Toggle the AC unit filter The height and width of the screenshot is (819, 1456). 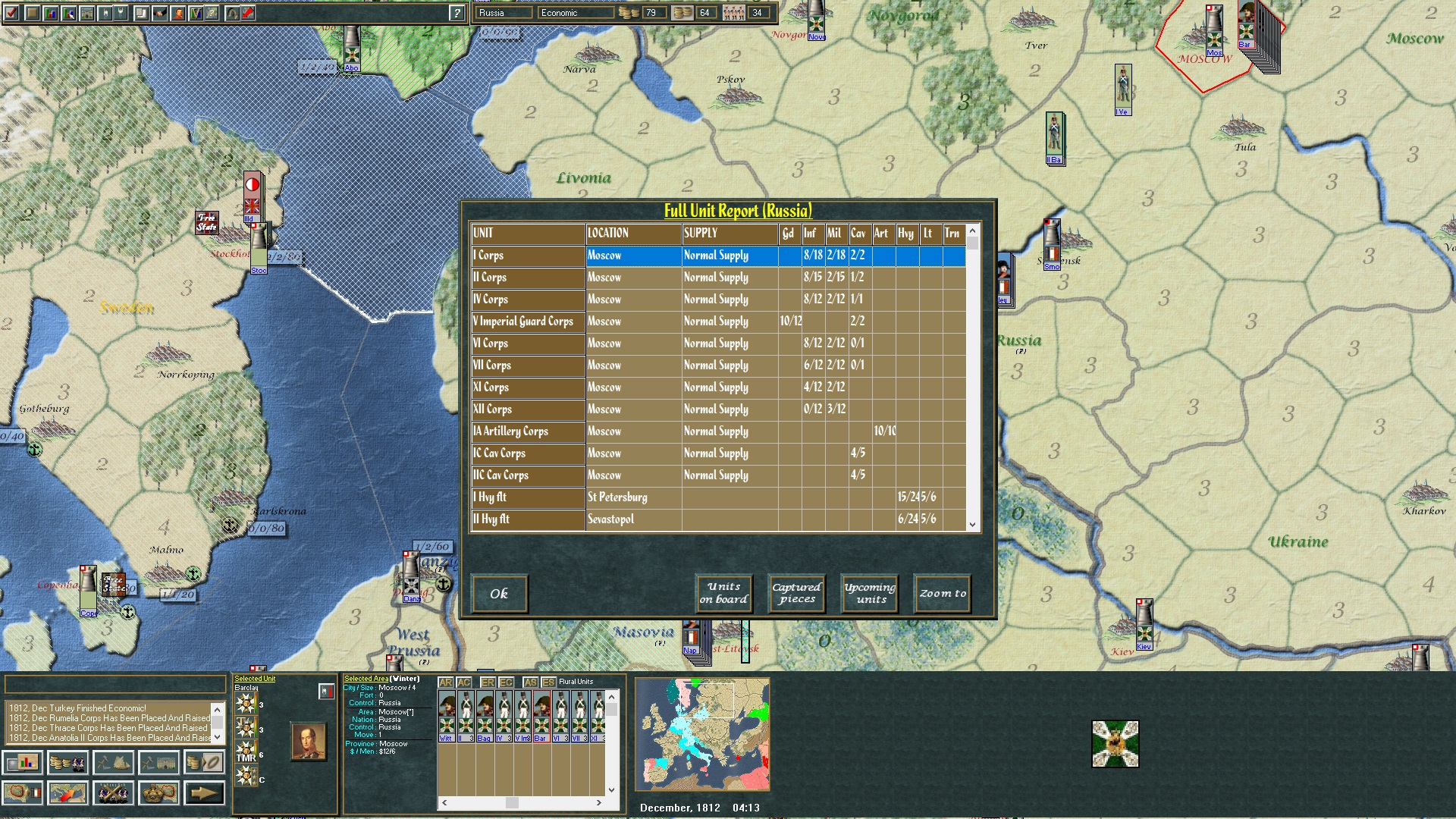465,681
